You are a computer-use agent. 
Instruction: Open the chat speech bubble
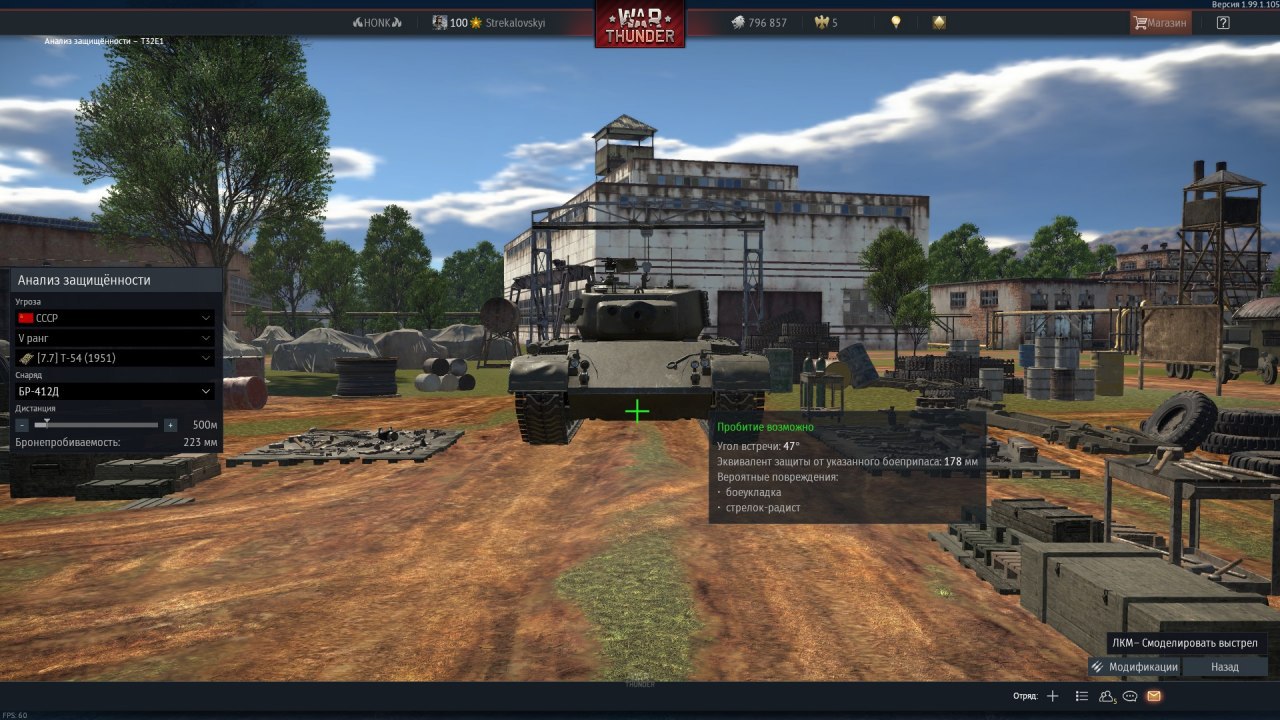[1130, 696]
